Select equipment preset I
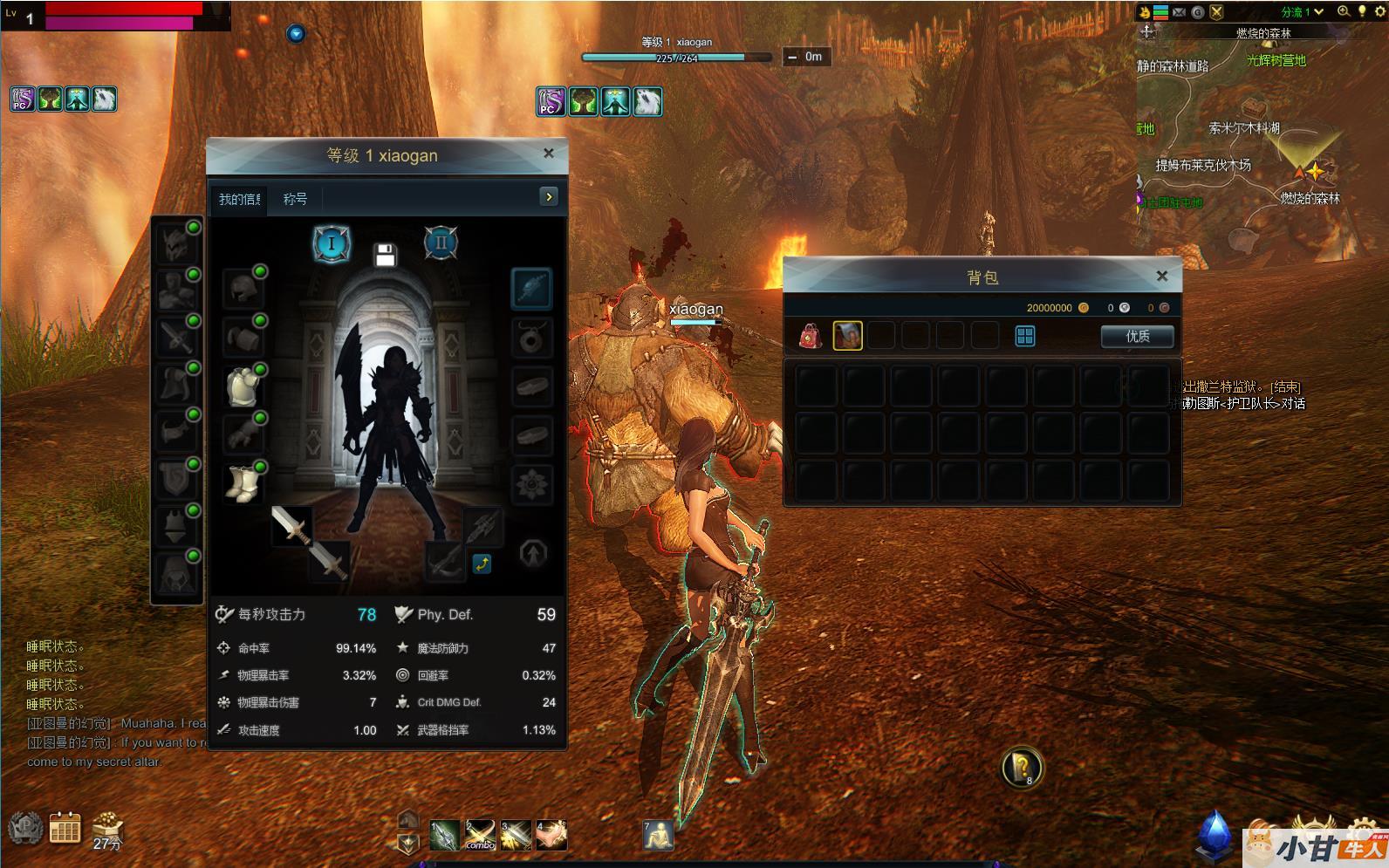1389x868 pixels. pos(332,244)
